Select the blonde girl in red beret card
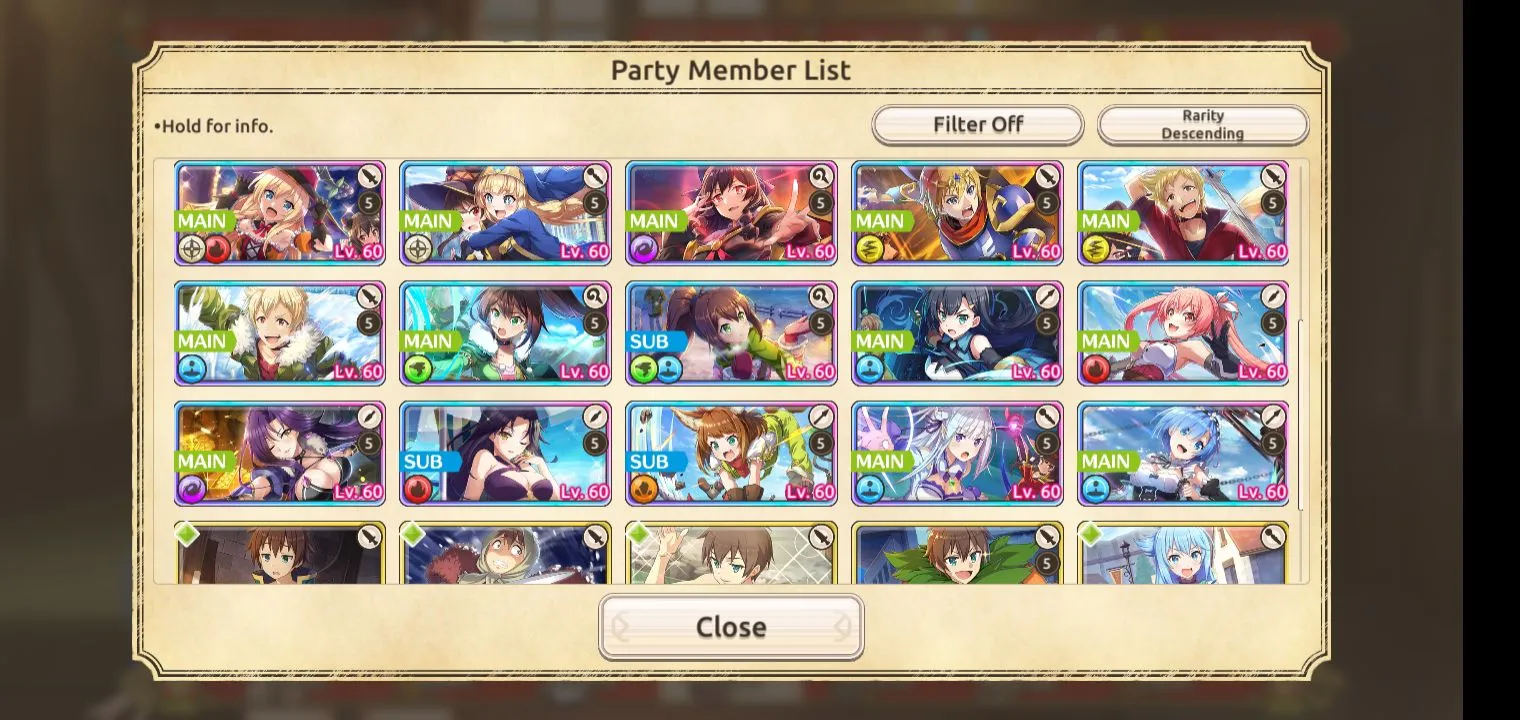Image resolution: width=1520 pixels, height=720 pixels. (x=280, y=214)
